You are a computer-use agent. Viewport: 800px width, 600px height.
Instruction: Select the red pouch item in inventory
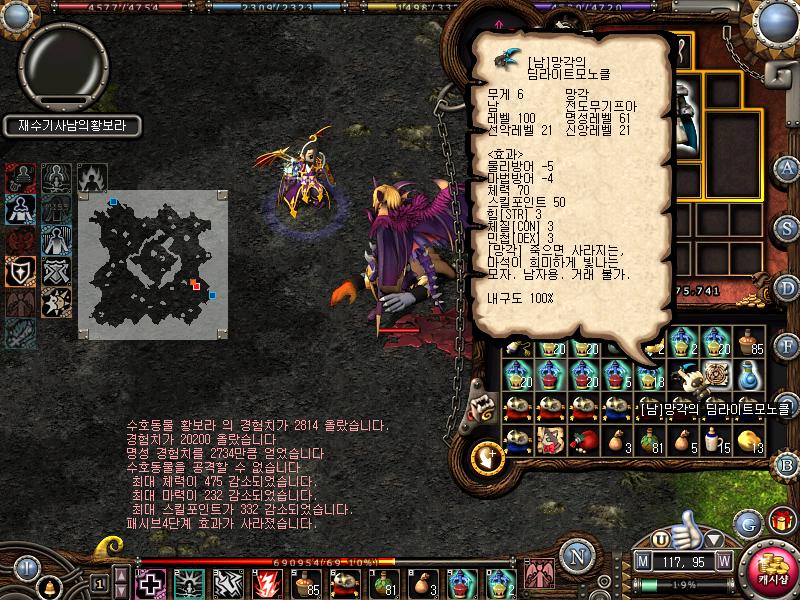click(x=583, y=440)
